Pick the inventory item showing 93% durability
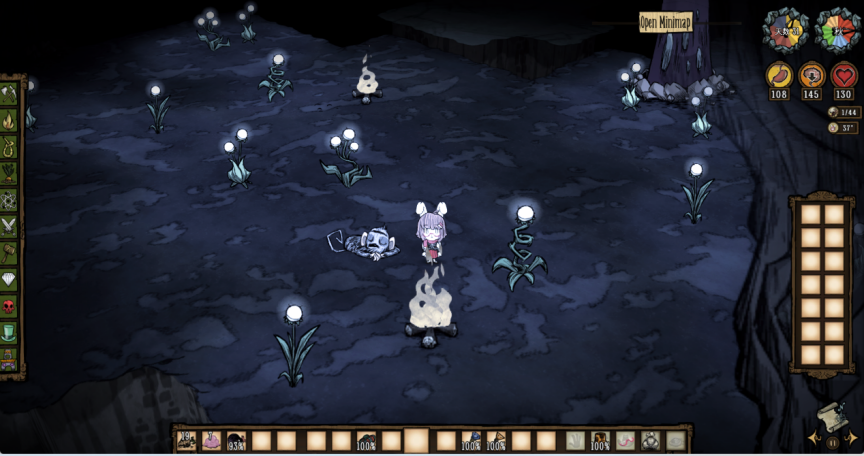The image size is (864, 456). pos(237,440)
